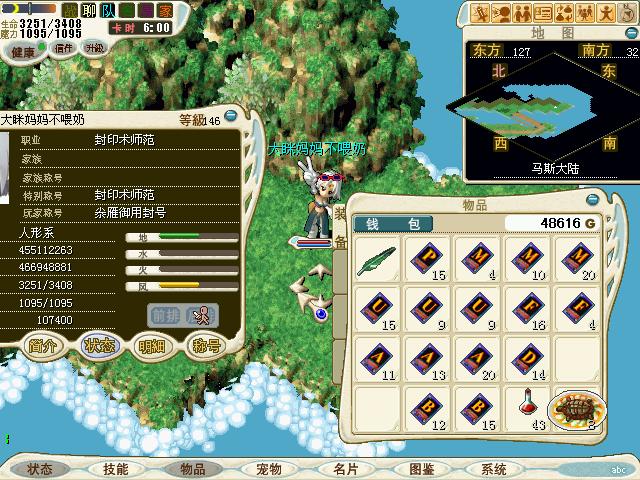The image size is (640, 480).
Task: Open the 健康 health status button
Action: point(22,50)
